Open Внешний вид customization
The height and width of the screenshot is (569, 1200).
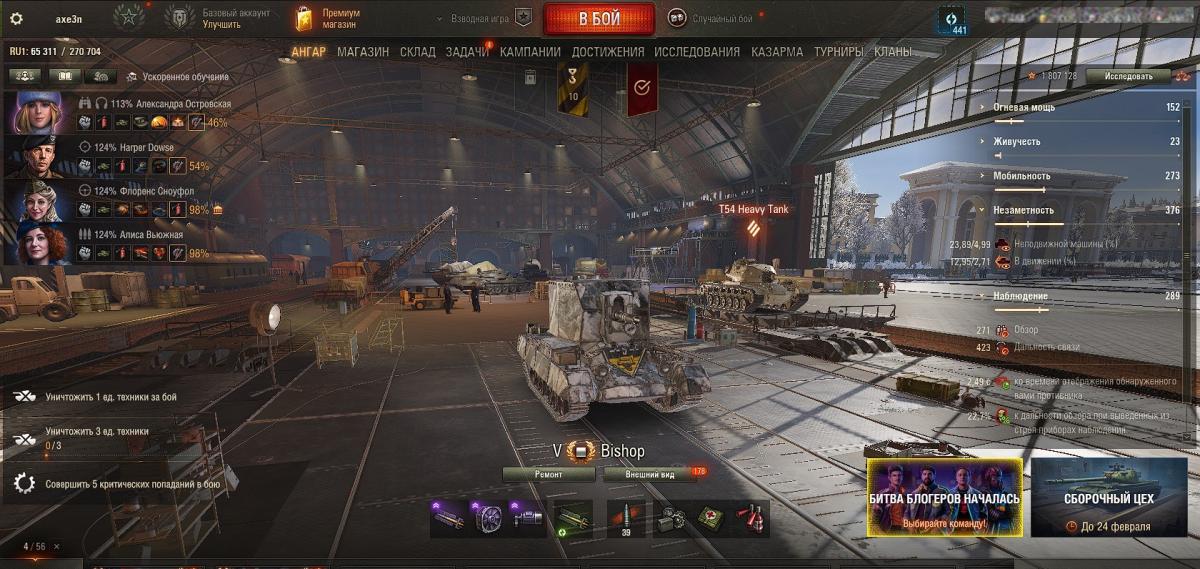click(650, 474)
